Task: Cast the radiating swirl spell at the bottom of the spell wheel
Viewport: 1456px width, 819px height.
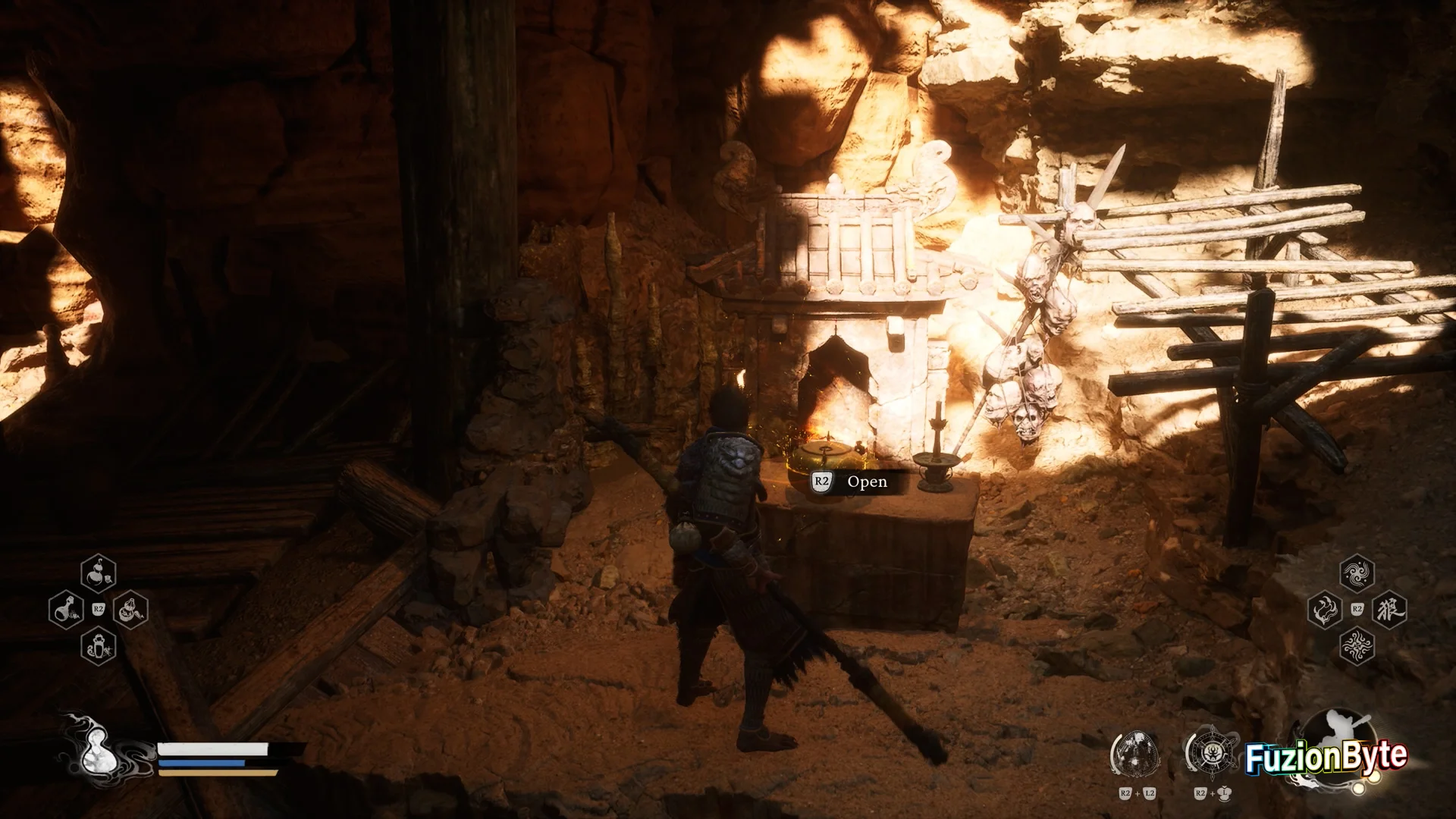Action: coord(1357,646)
